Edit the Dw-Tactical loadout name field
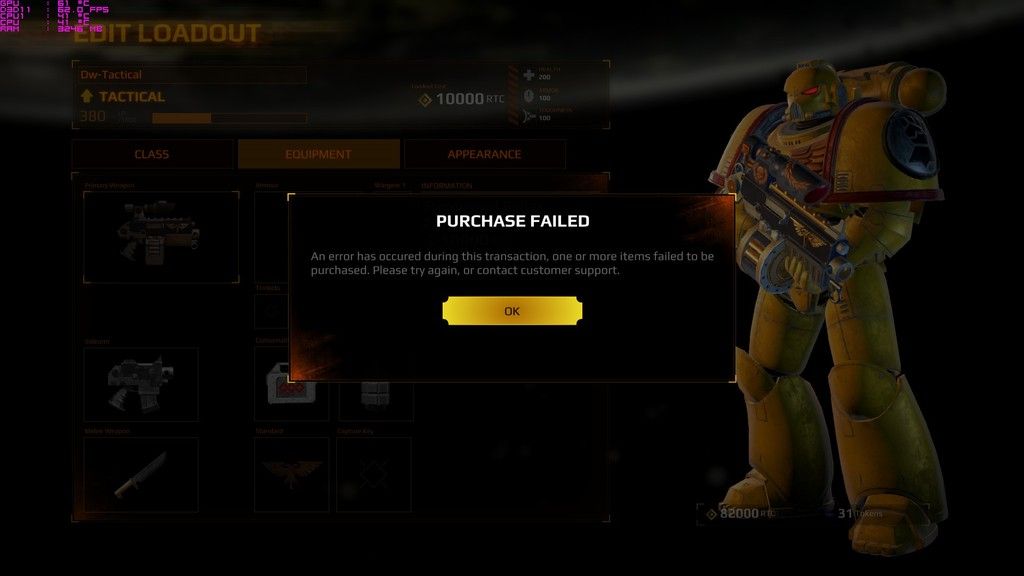Viewport: 1024px width, 576px height. click(x=192, y=75)
